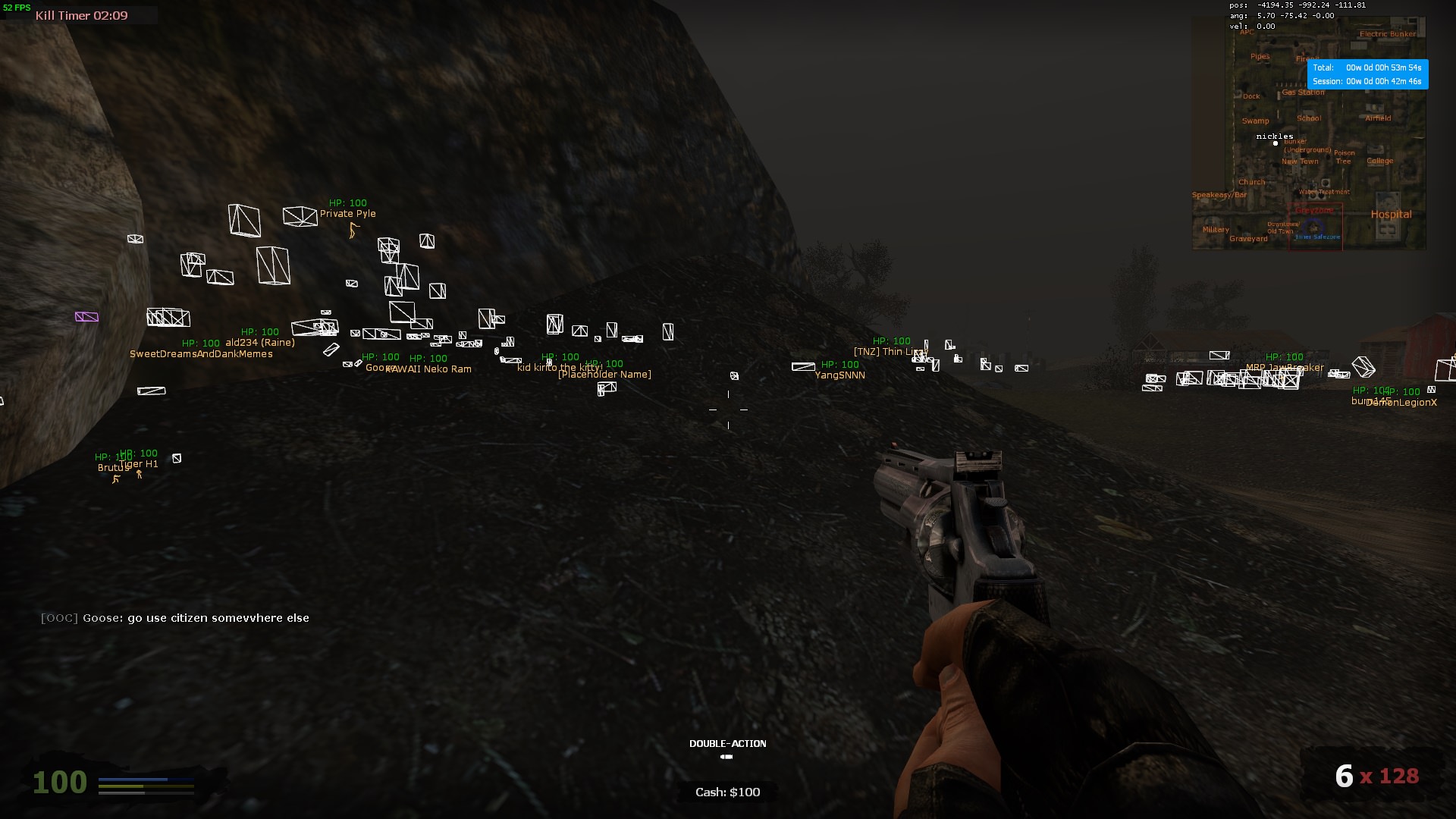Select the Military label on the minimap

(x=1216, y=230)
